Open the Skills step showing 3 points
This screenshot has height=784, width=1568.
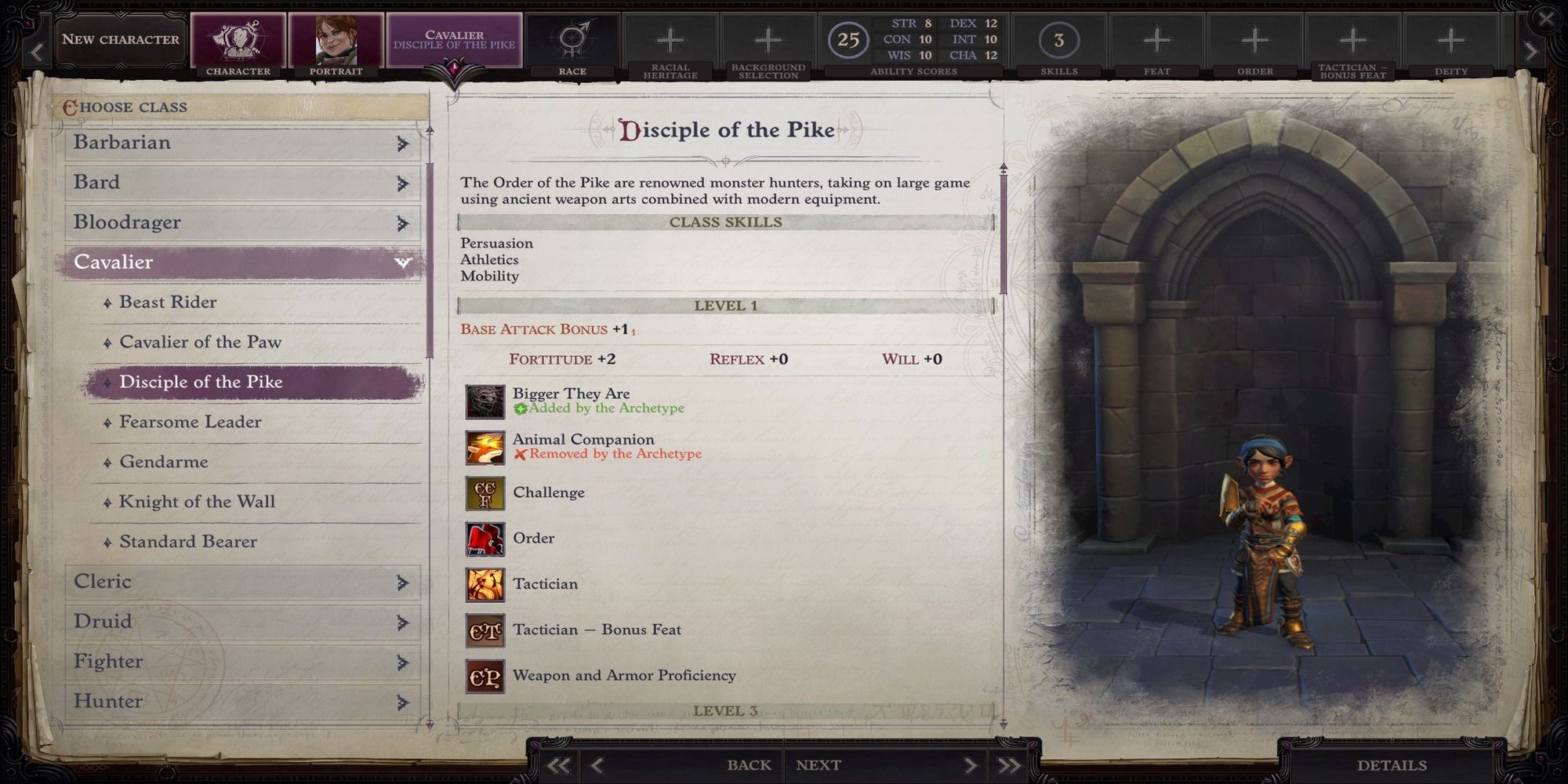(1060, 39)
